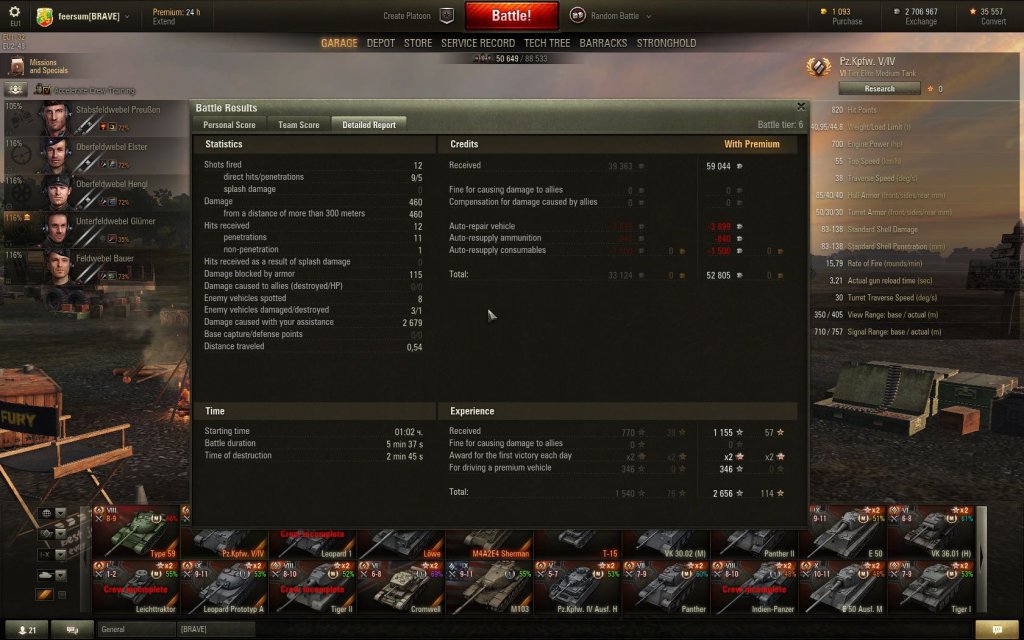Open the Depot menu
The image size is (1024, 640).
380,43
